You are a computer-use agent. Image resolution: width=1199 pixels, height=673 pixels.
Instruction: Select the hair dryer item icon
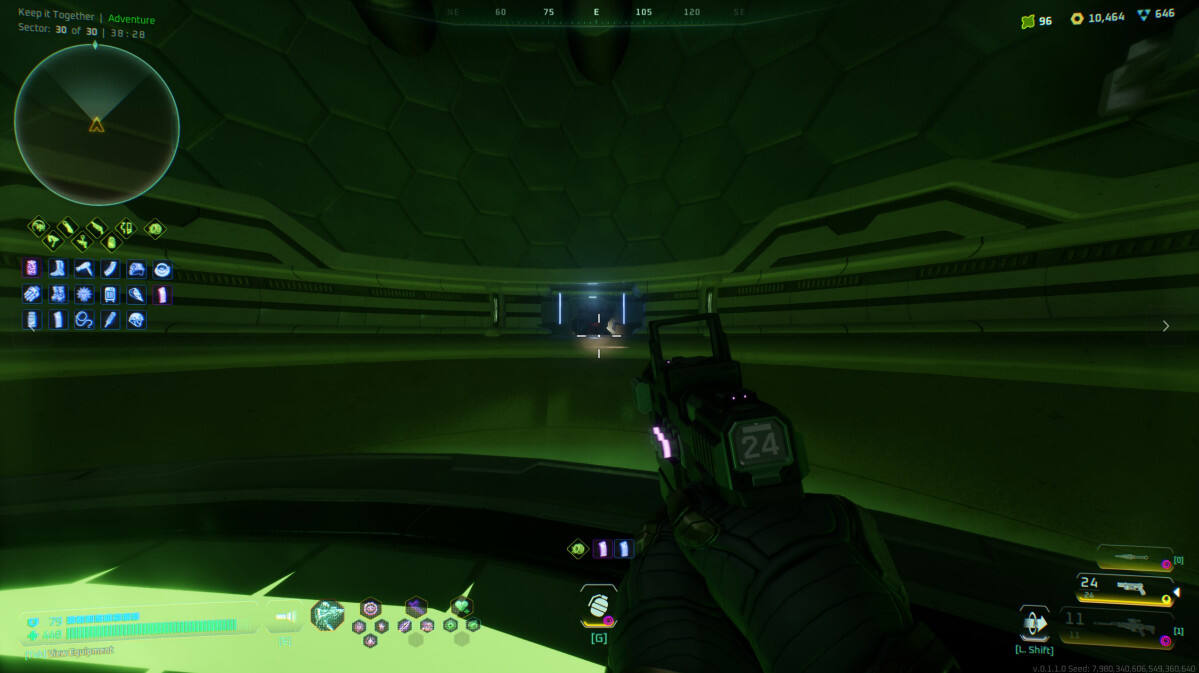click(84, 269)
